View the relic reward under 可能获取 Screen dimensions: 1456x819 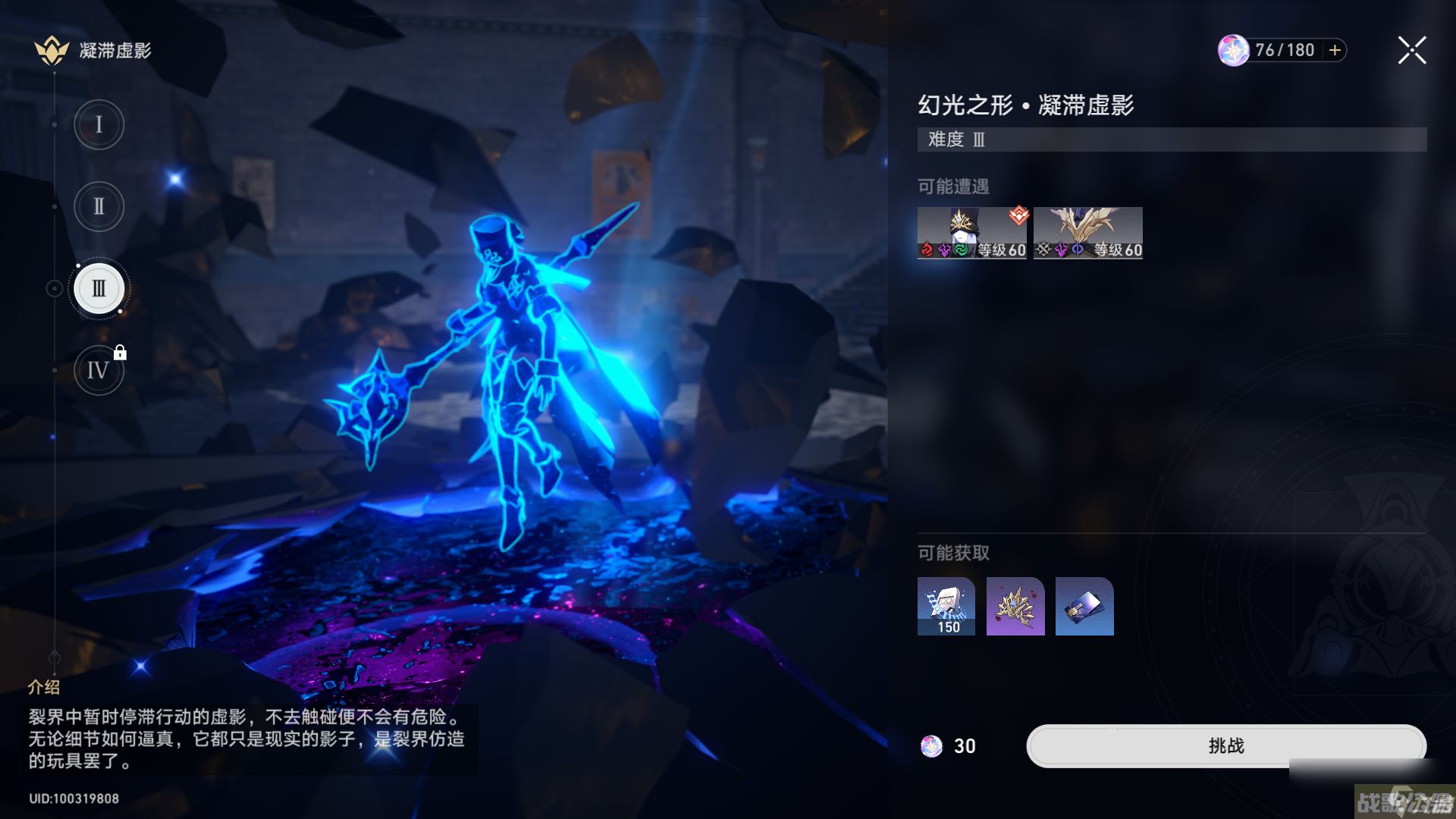[1084, 607]
